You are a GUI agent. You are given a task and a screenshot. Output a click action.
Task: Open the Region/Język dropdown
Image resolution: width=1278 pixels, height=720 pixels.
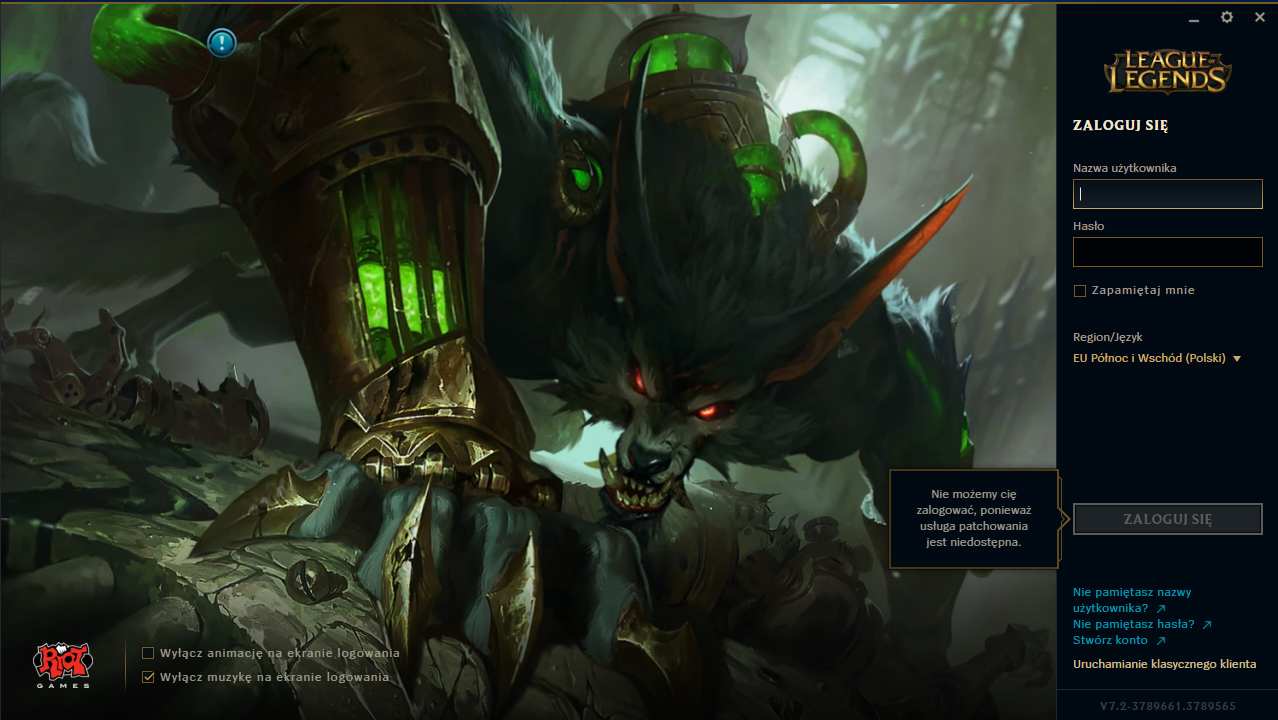pyautogui.click(x=1157, y=358)
